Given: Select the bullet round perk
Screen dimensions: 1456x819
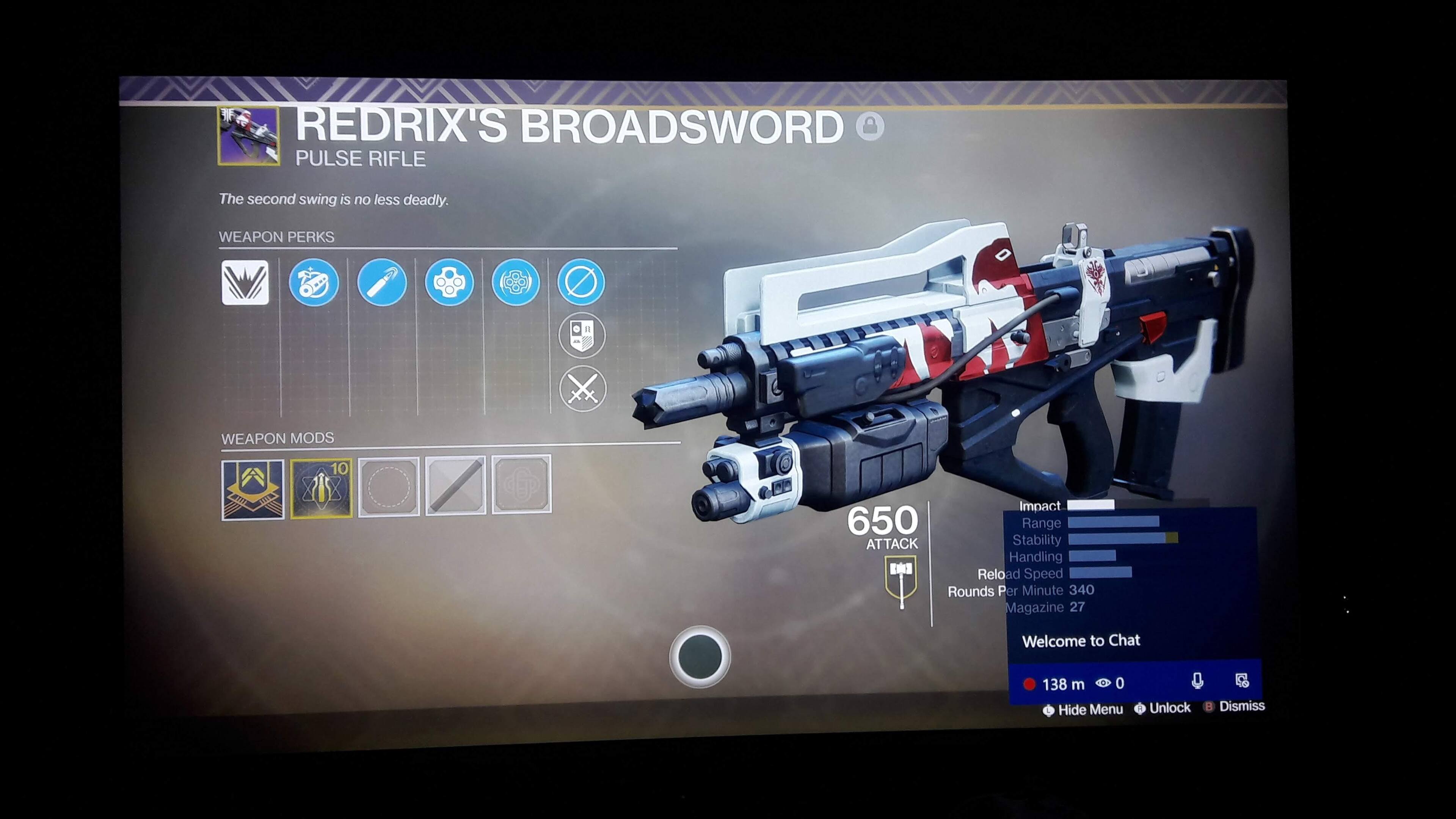Looking at the screenshot, I should (x=381, y=282).
